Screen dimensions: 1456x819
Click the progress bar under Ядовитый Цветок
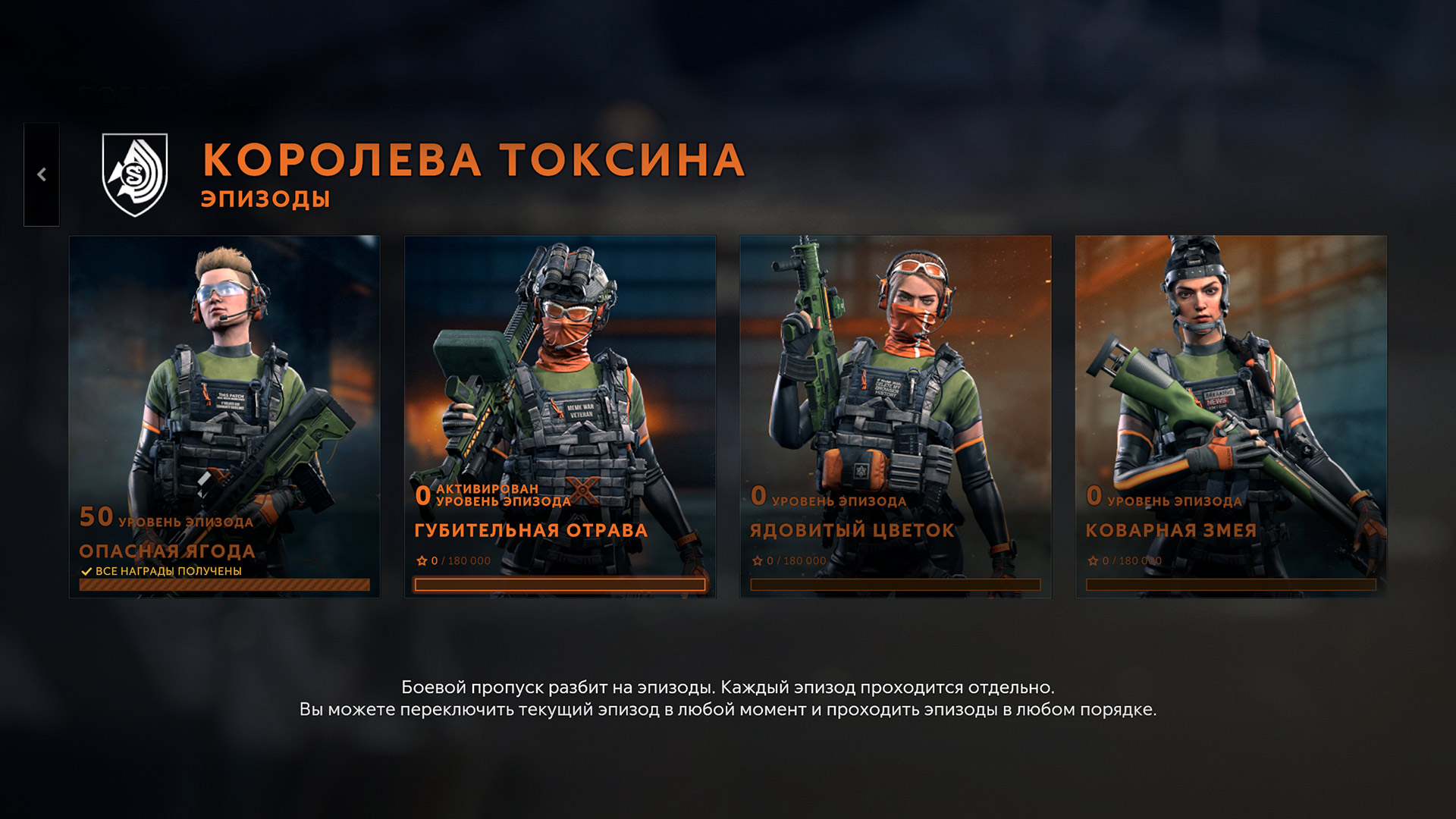(x=896, y=585)
